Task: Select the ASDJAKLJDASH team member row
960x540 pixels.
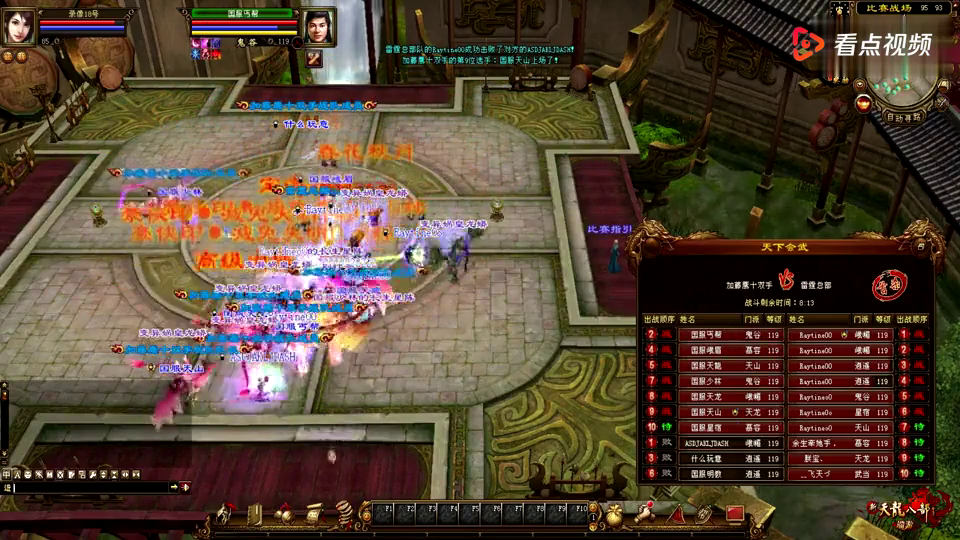Action: click(x=713, y=442)
